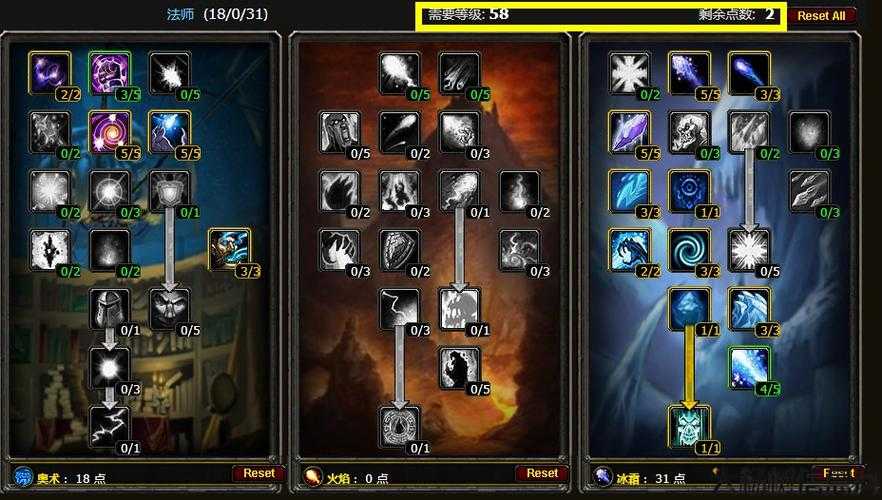Image resolution: width=882 pixels, height=500 pixels.
Task: Select the Arcane Power lightning talent
Action: [109, 425]
